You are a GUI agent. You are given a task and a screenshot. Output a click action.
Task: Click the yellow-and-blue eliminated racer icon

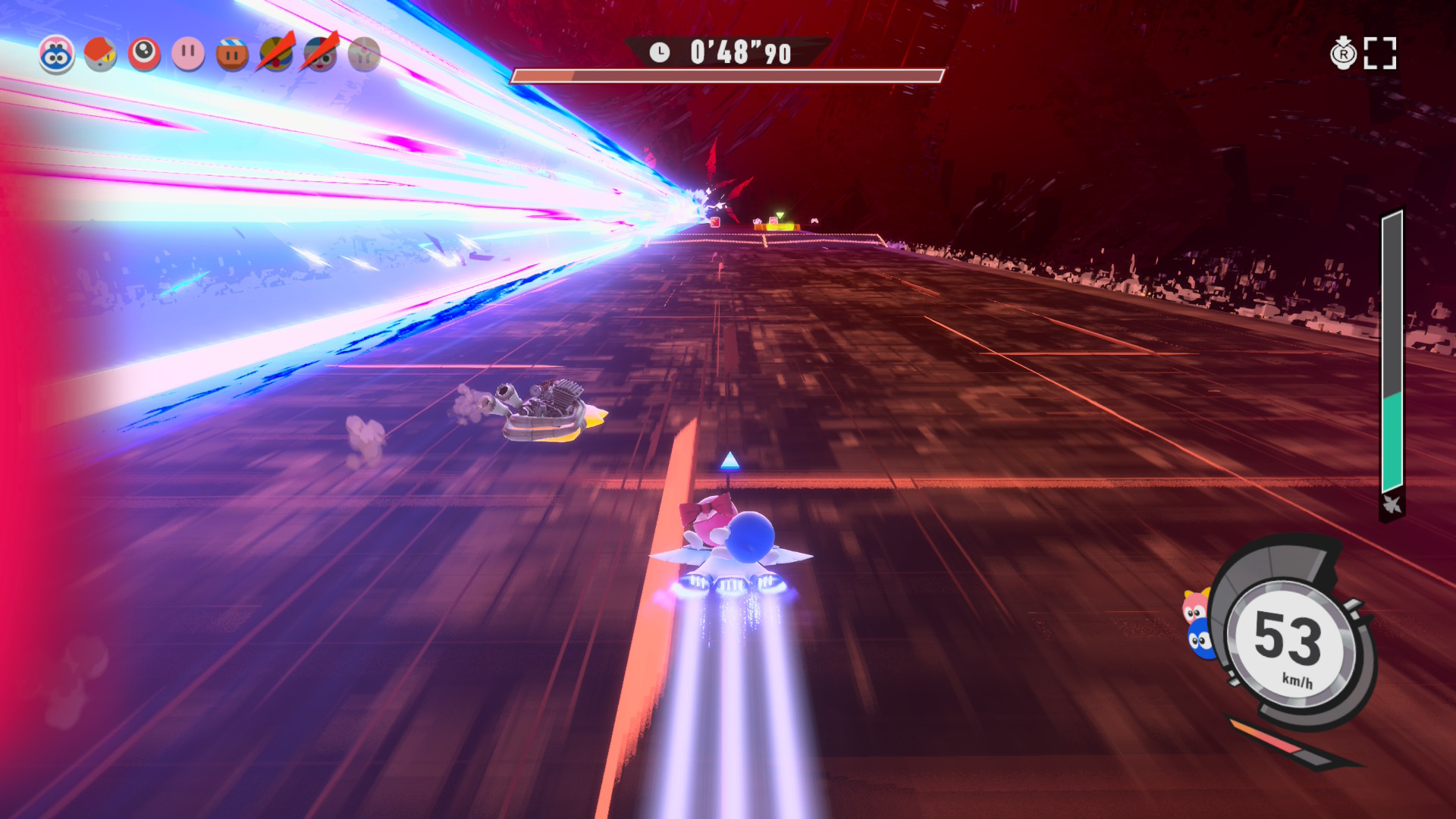[276, 55]
